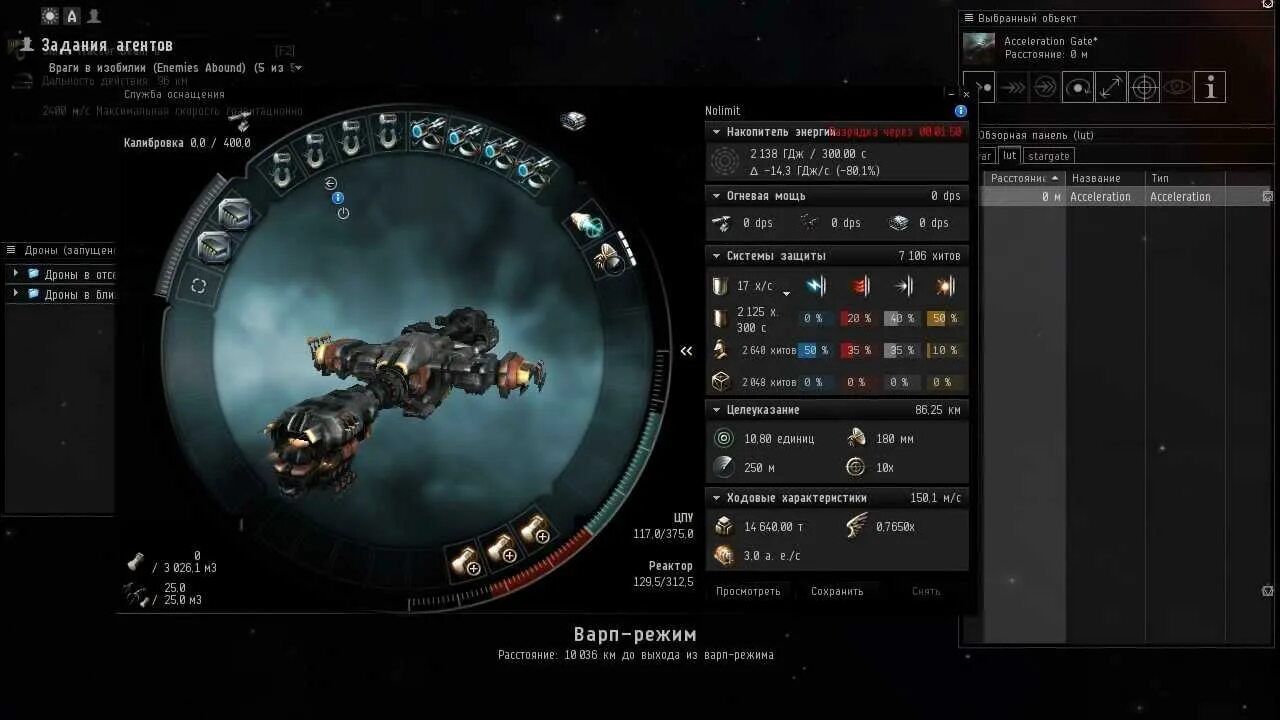
Task: Lock target using the crosshair icon
Action: tap(1144, 88)
